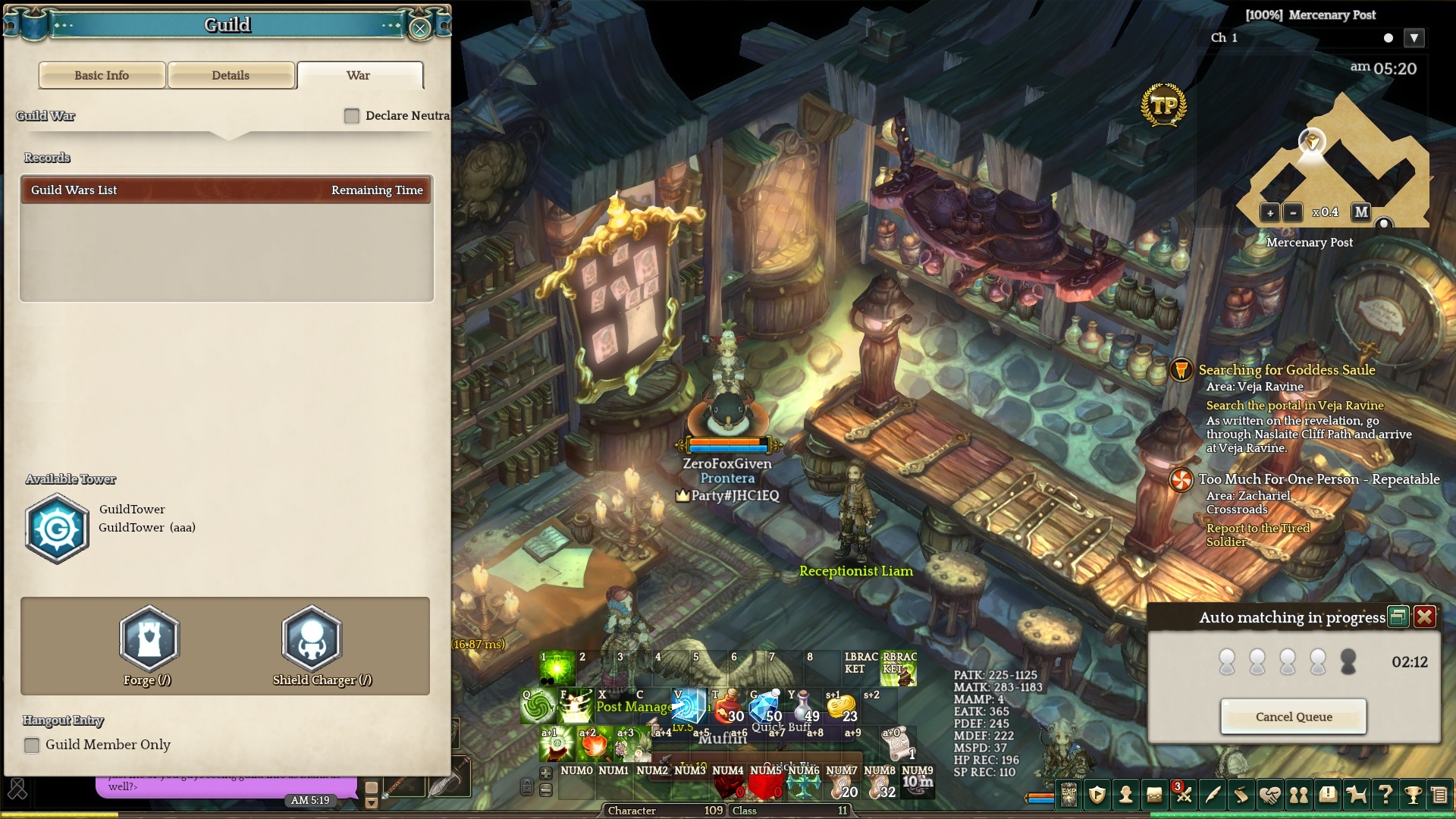The image size is (1456, 819).
Task: Use the blue crystal potion in slot G
Action: 766,706
